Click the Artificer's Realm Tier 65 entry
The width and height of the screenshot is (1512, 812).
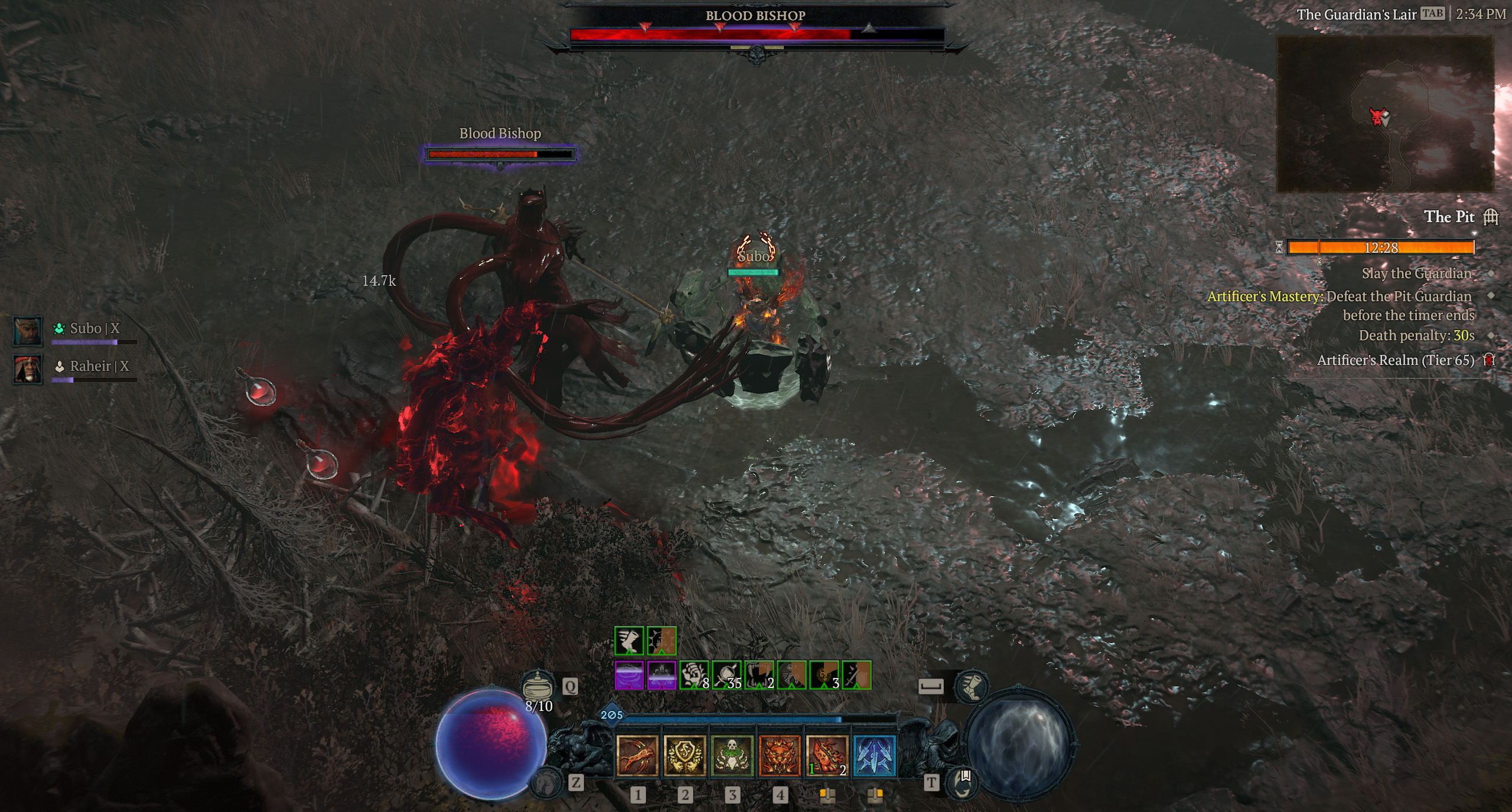pyautogui.click(x=1395, y=360)
